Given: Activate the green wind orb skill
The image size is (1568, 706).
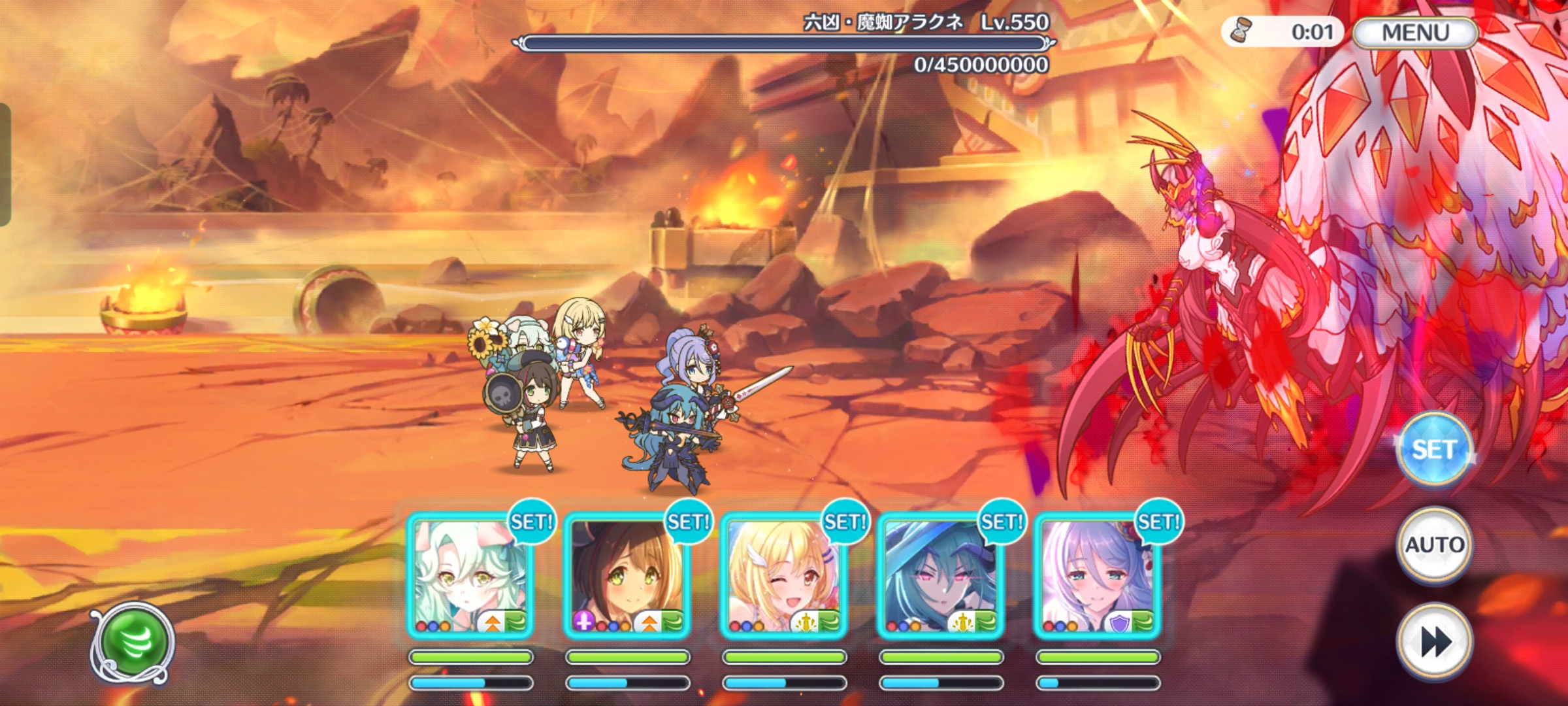Looking at the screenshot, I should [x=133, y=643].
